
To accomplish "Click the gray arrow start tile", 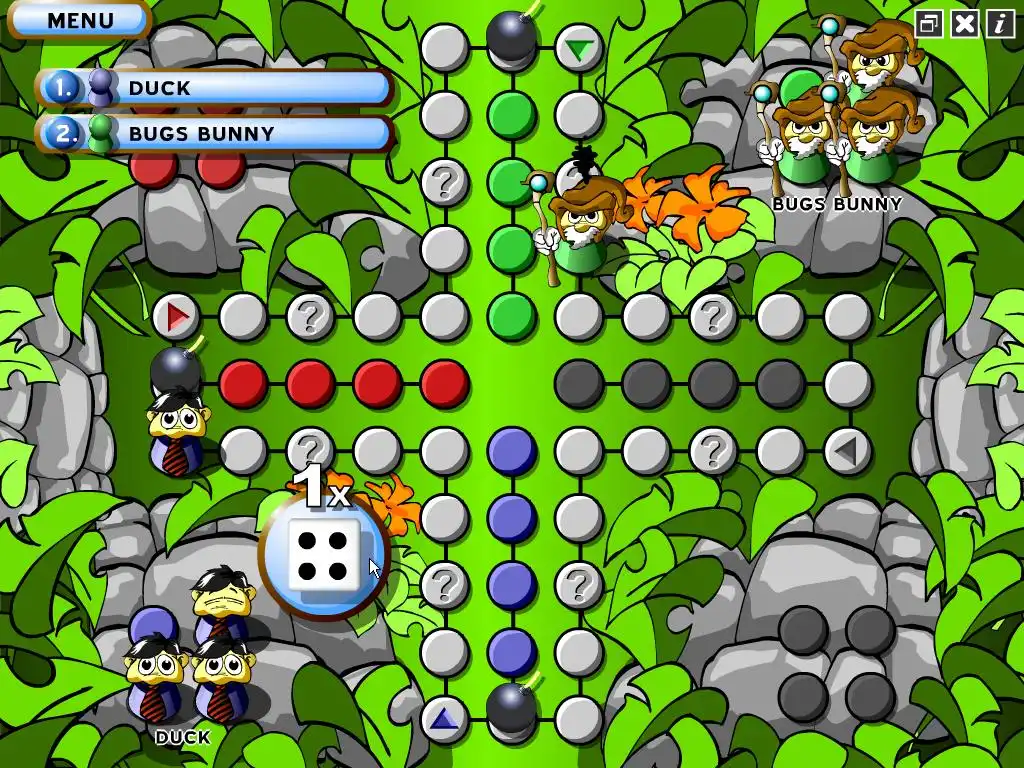I will pyautogui.click(x=847, y=452).
